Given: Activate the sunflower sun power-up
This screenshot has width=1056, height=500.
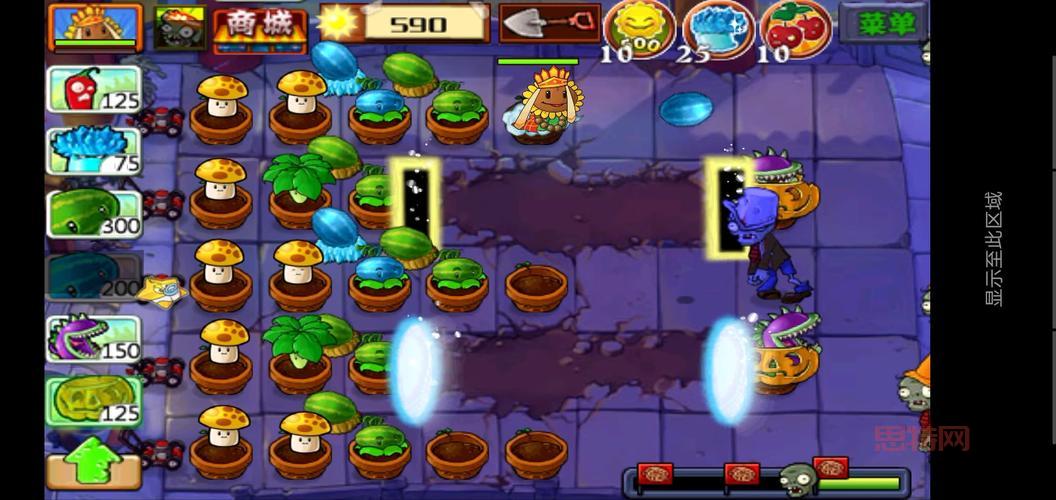Looking at the screenshot, I should [x=640, y=26].
